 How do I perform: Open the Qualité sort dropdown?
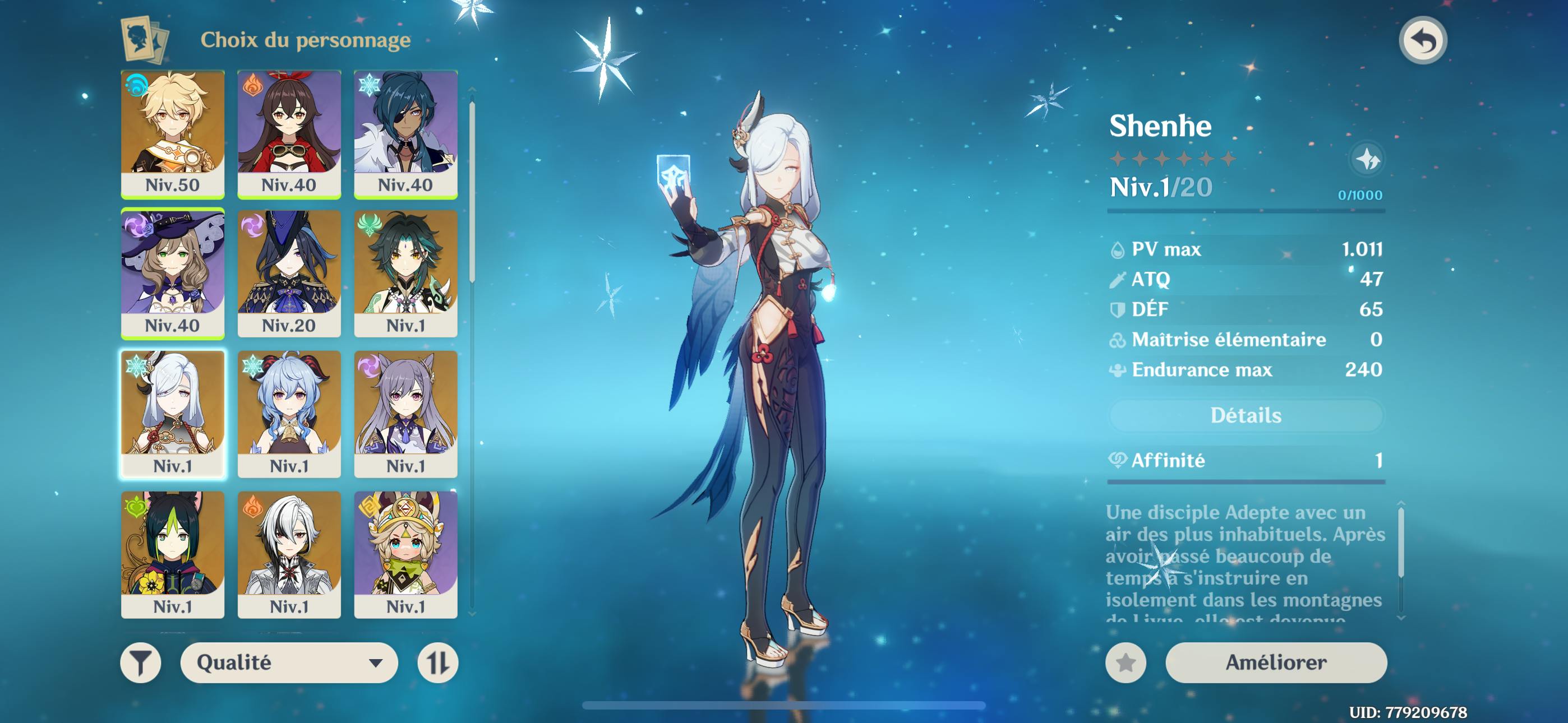(289, 662)
